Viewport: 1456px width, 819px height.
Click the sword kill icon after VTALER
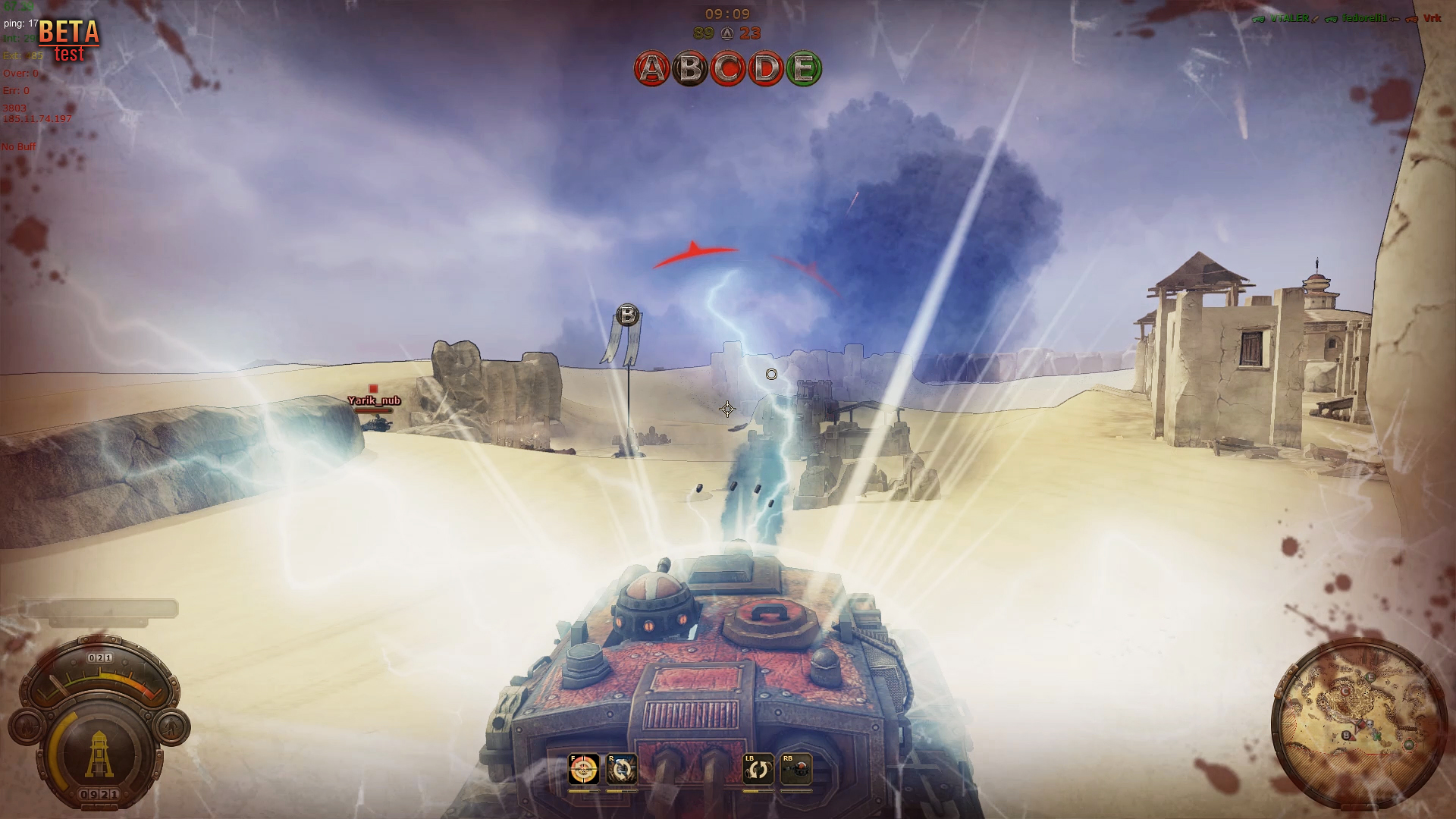1315,19
